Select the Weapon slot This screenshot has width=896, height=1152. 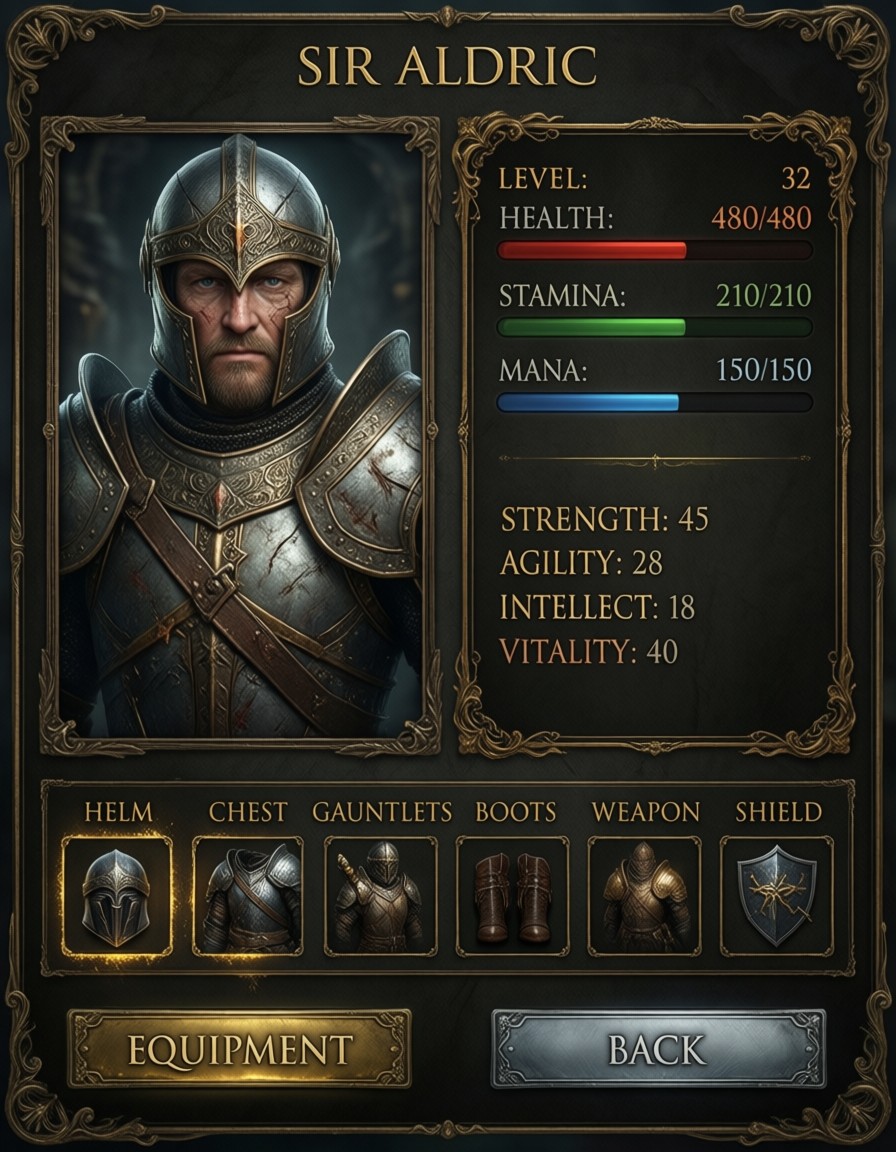pyautogui.click(x=644, y=895)
